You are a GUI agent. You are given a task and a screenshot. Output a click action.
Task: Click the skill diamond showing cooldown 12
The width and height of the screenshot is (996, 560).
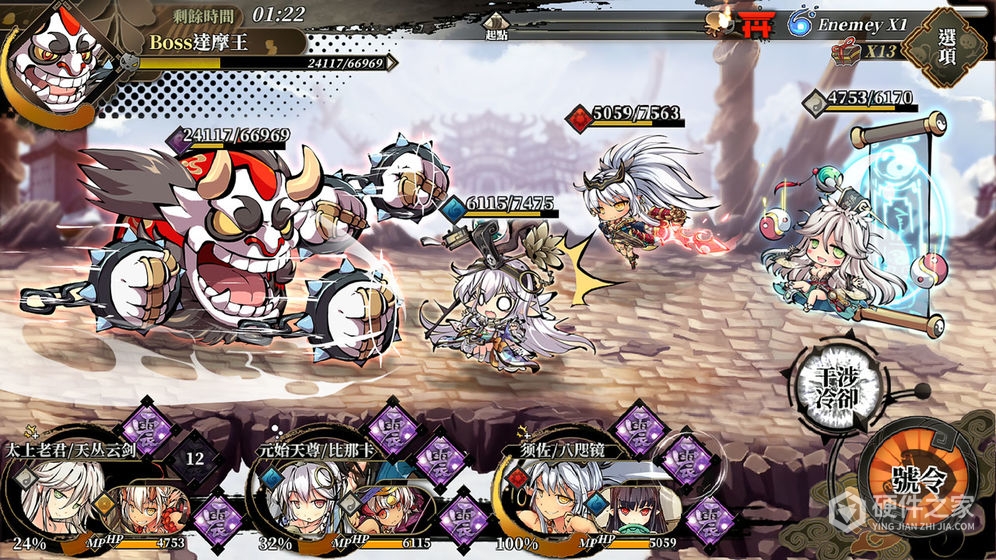[x=195, y=458]
